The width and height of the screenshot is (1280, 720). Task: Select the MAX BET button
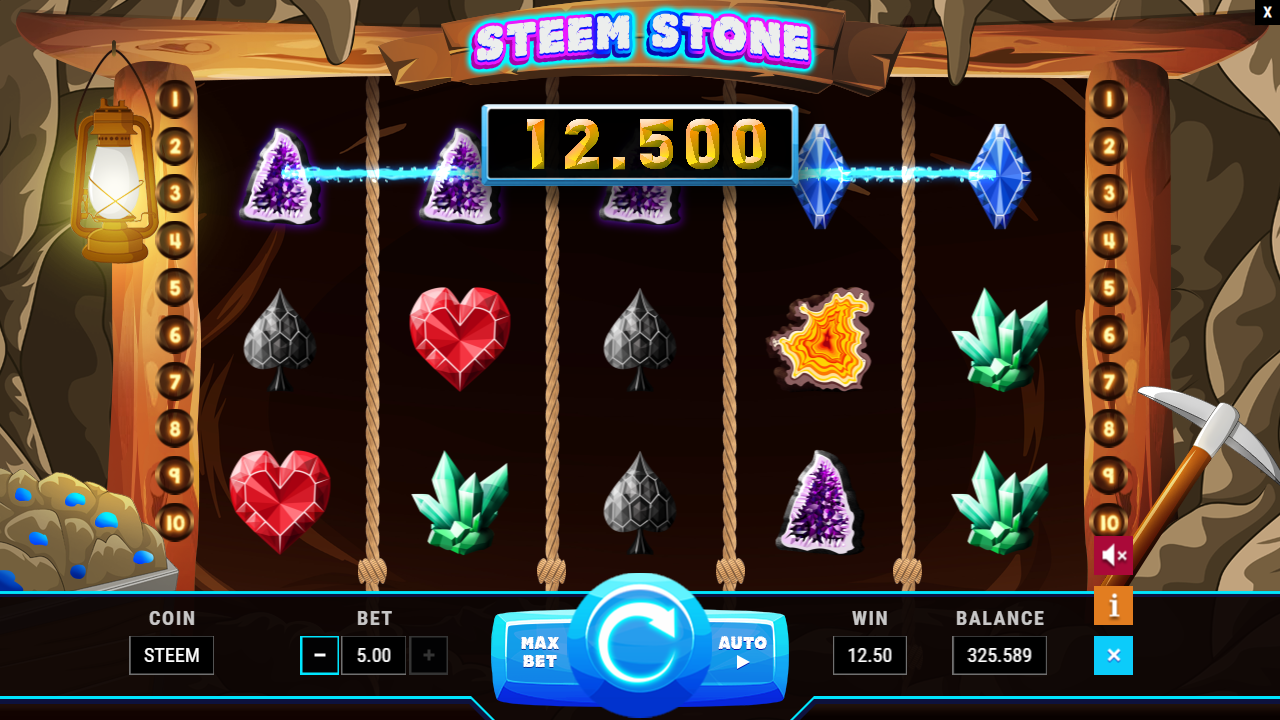(539, 652)
